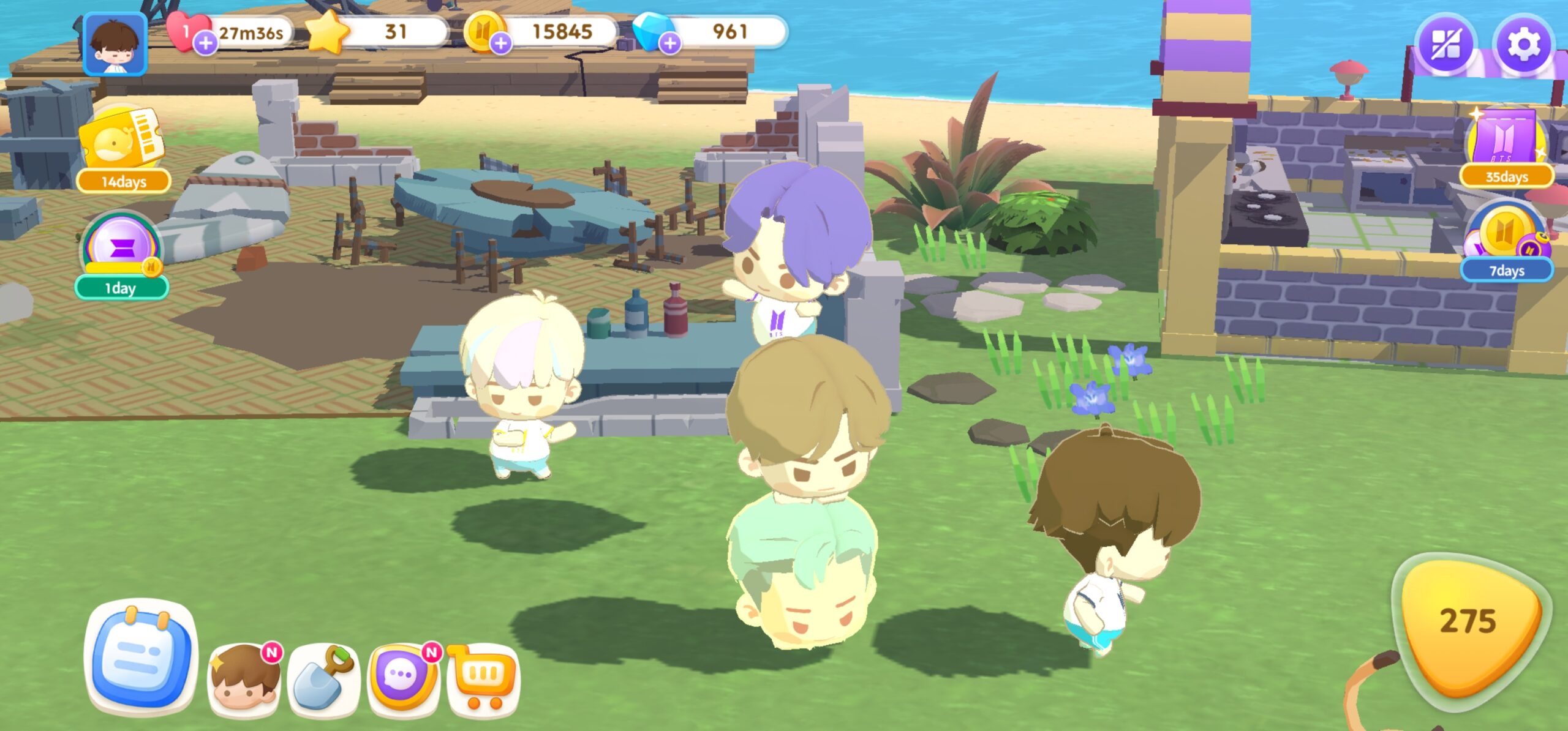Add more hearts with plus button
The height and width of the screenshot is (731, 1568).
(x=206, y=43)
